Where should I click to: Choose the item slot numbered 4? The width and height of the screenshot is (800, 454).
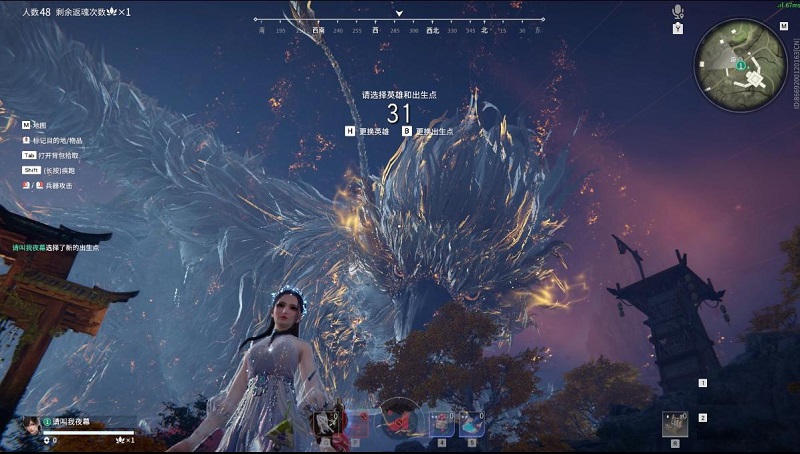pos(442,424)
